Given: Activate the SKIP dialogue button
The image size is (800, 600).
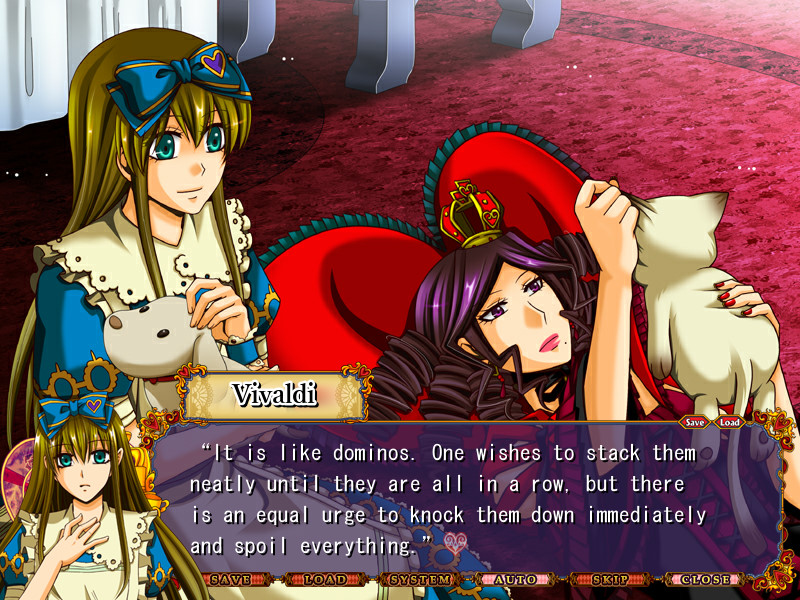Looking at the screenshot, I should coord(610,579).
